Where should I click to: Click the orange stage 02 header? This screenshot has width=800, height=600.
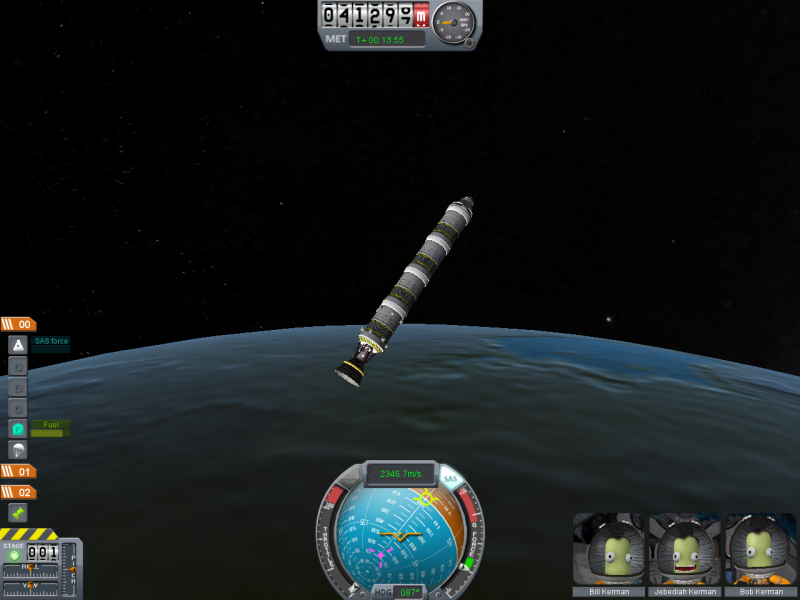coord(19,492)
